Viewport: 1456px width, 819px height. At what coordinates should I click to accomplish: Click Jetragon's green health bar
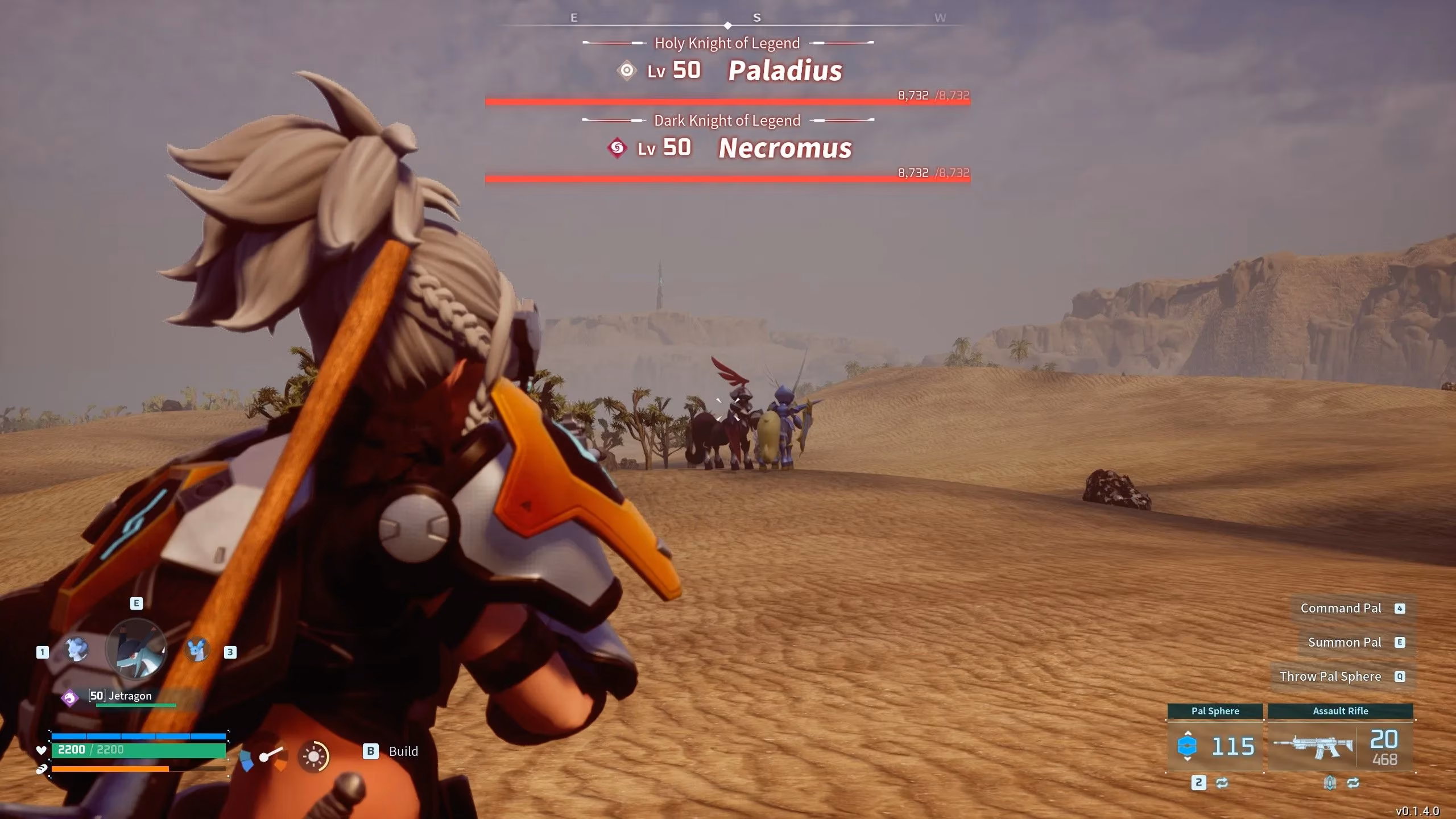click(x=136, y=705)
